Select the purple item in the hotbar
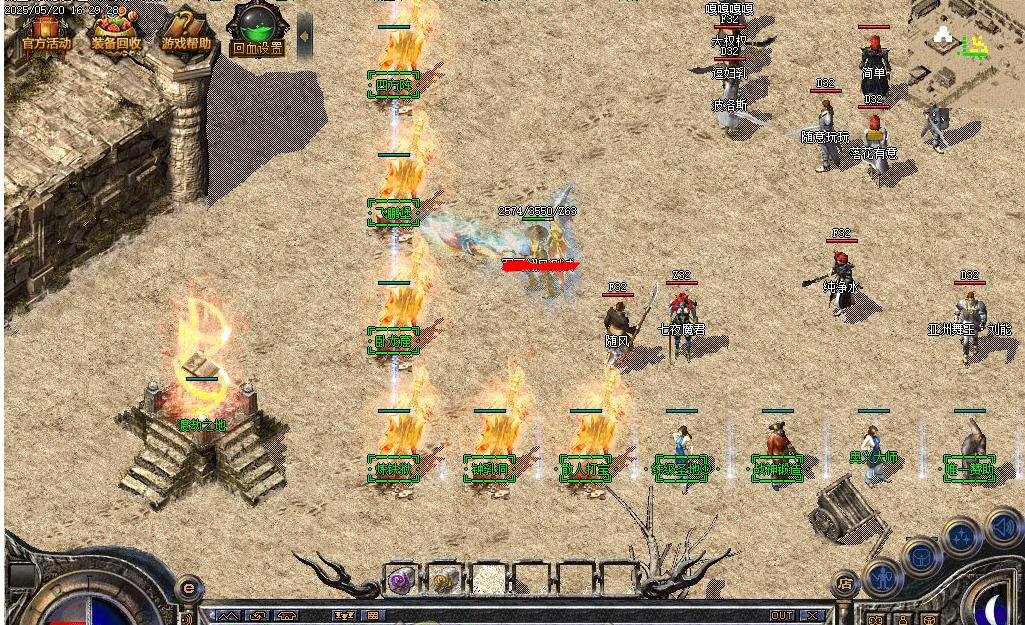The image size is (1025, 625). pyautogui.click(x=401, y=579)
